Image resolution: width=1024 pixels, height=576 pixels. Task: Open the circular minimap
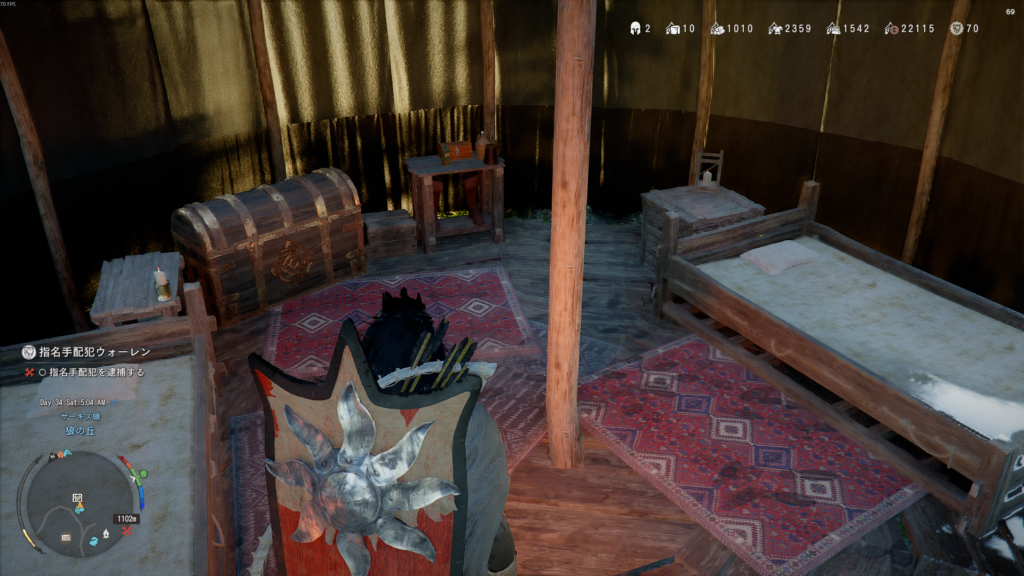pos(77,502)
